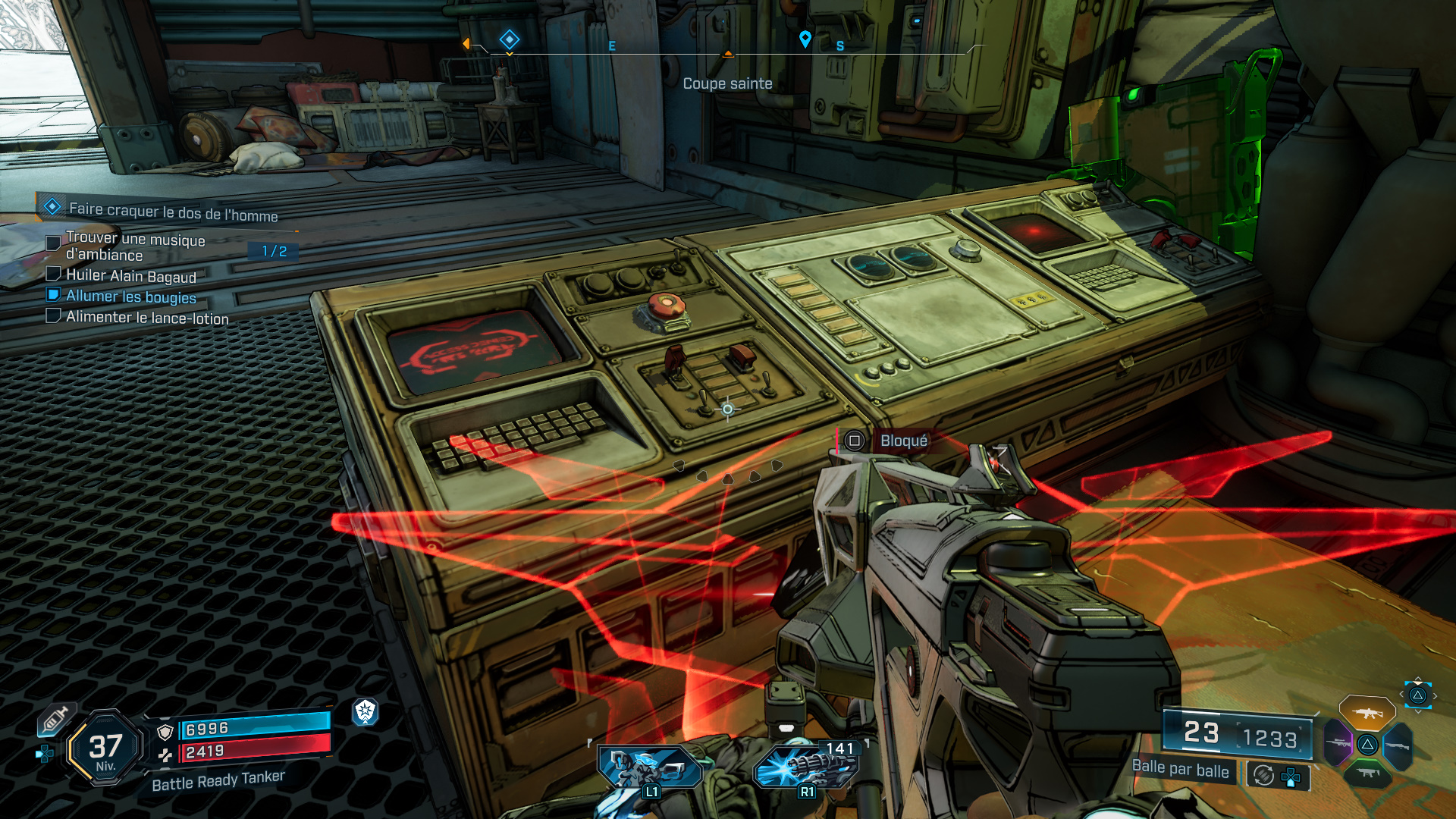Activate the L1 action skill icon

650,767
